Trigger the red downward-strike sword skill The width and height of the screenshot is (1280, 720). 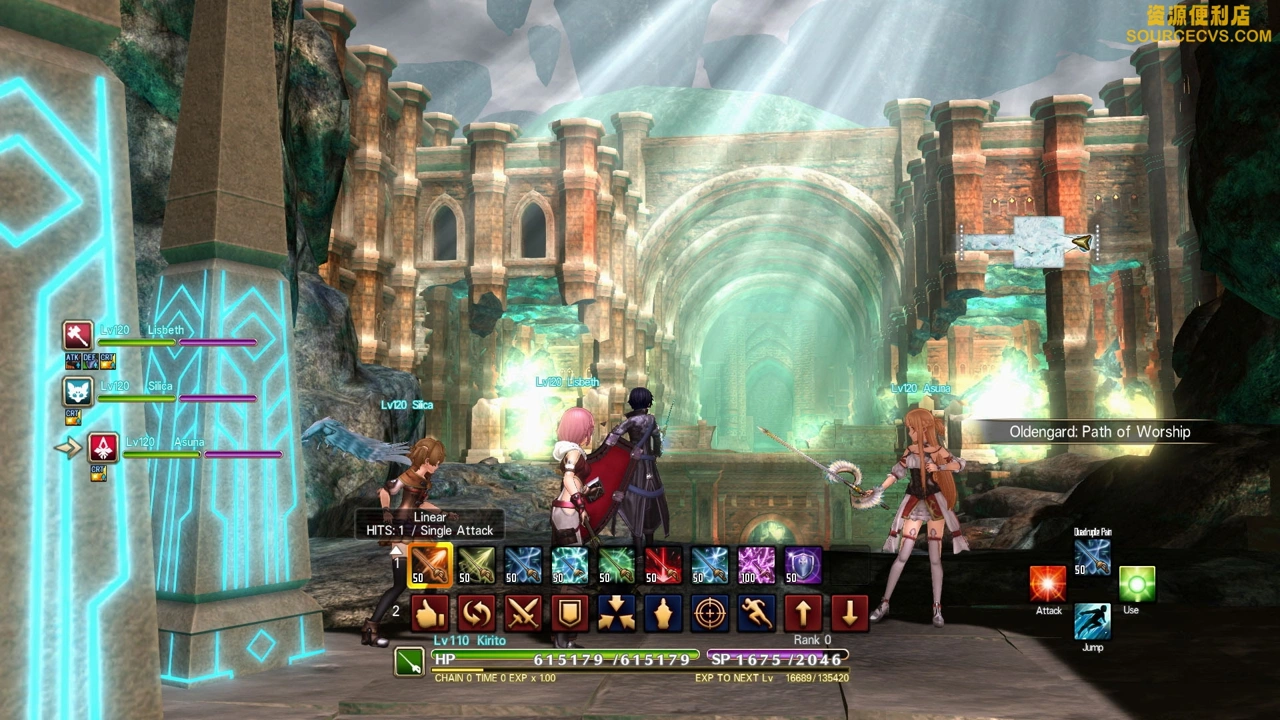click(x=663, y=566)
